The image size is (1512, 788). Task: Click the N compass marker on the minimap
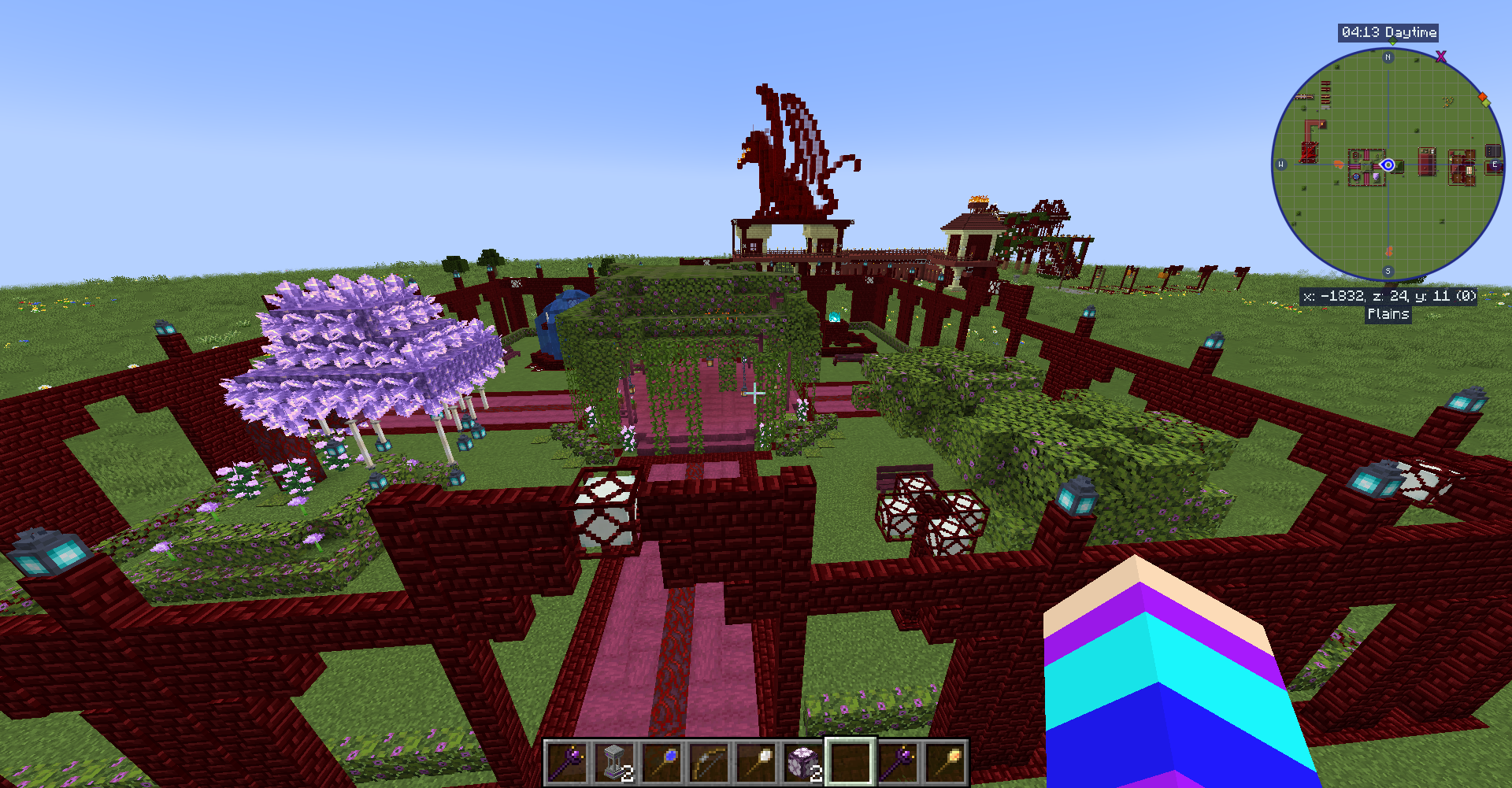1387,58
